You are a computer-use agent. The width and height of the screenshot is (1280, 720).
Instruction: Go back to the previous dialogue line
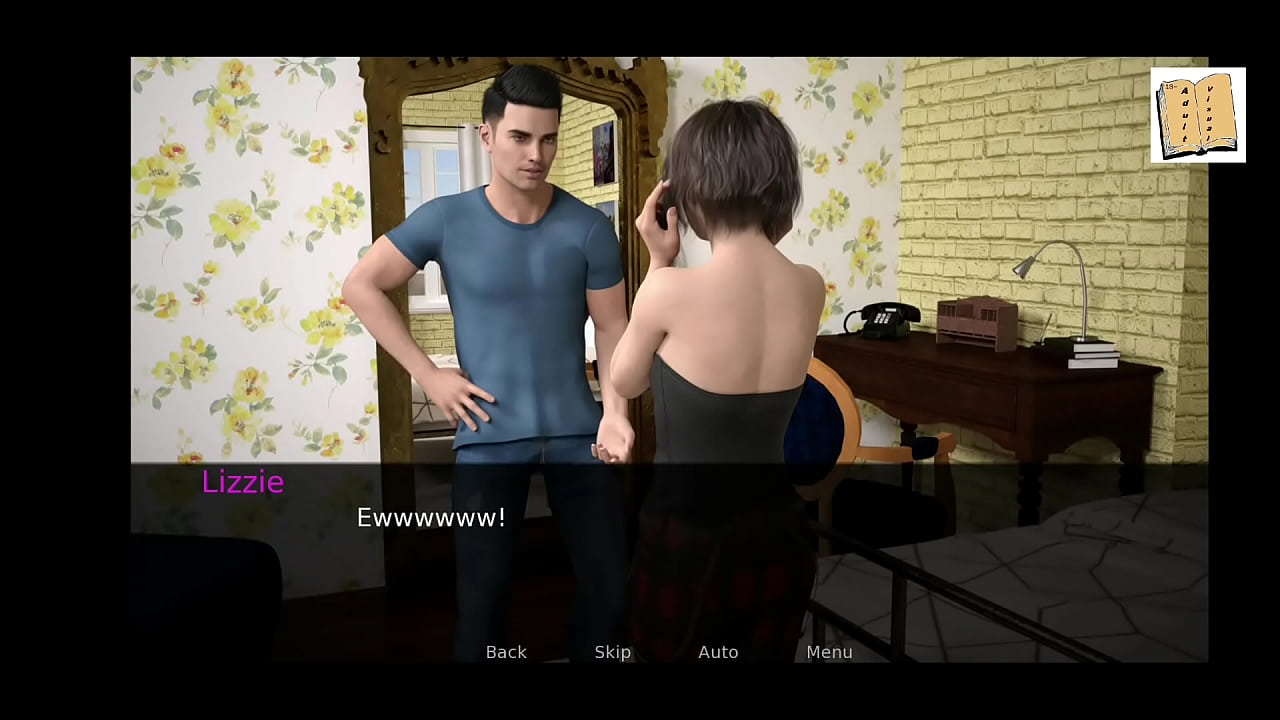[506, 652]
